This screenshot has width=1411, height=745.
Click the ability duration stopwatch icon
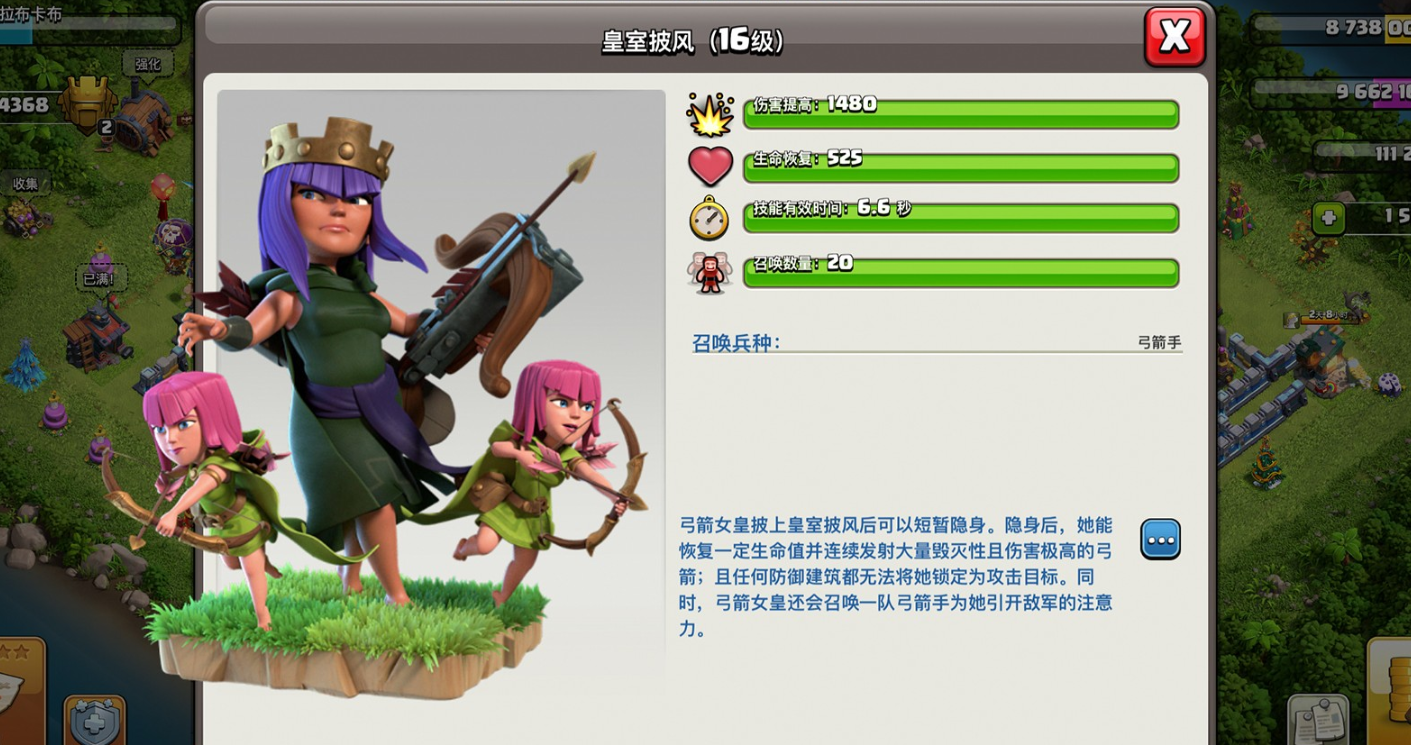click(710, 217)
